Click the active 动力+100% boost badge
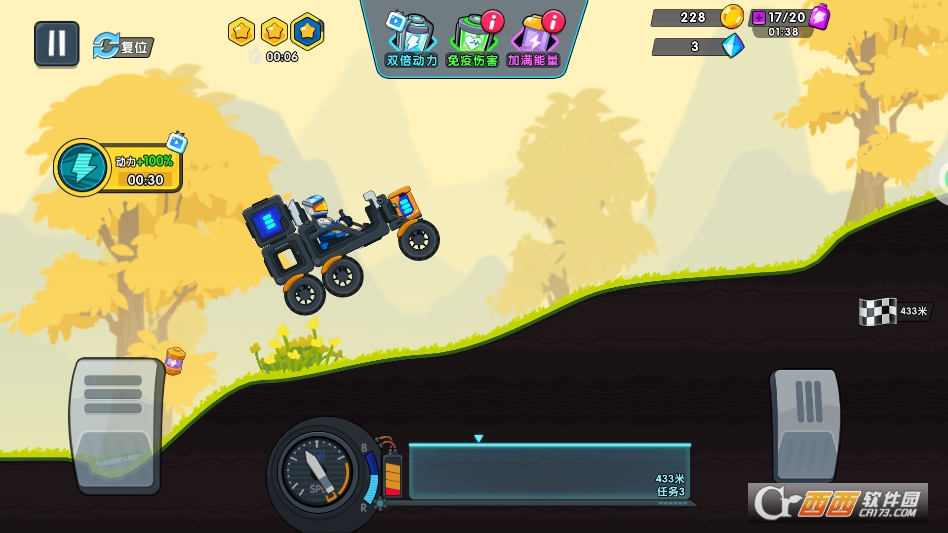The image size is (948, 533). (x=120, y=167)
